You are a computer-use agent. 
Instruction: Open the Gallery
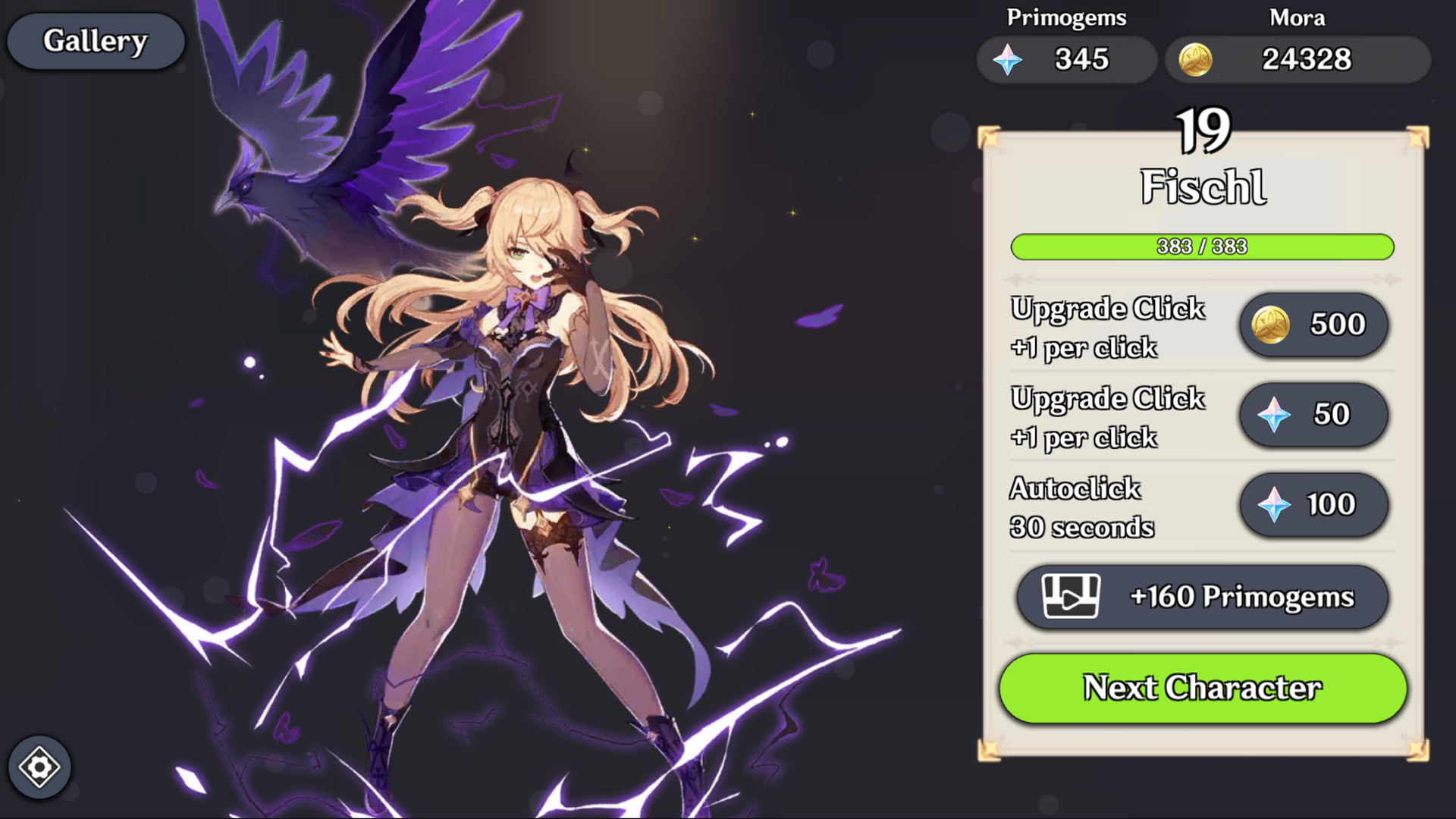96,41
